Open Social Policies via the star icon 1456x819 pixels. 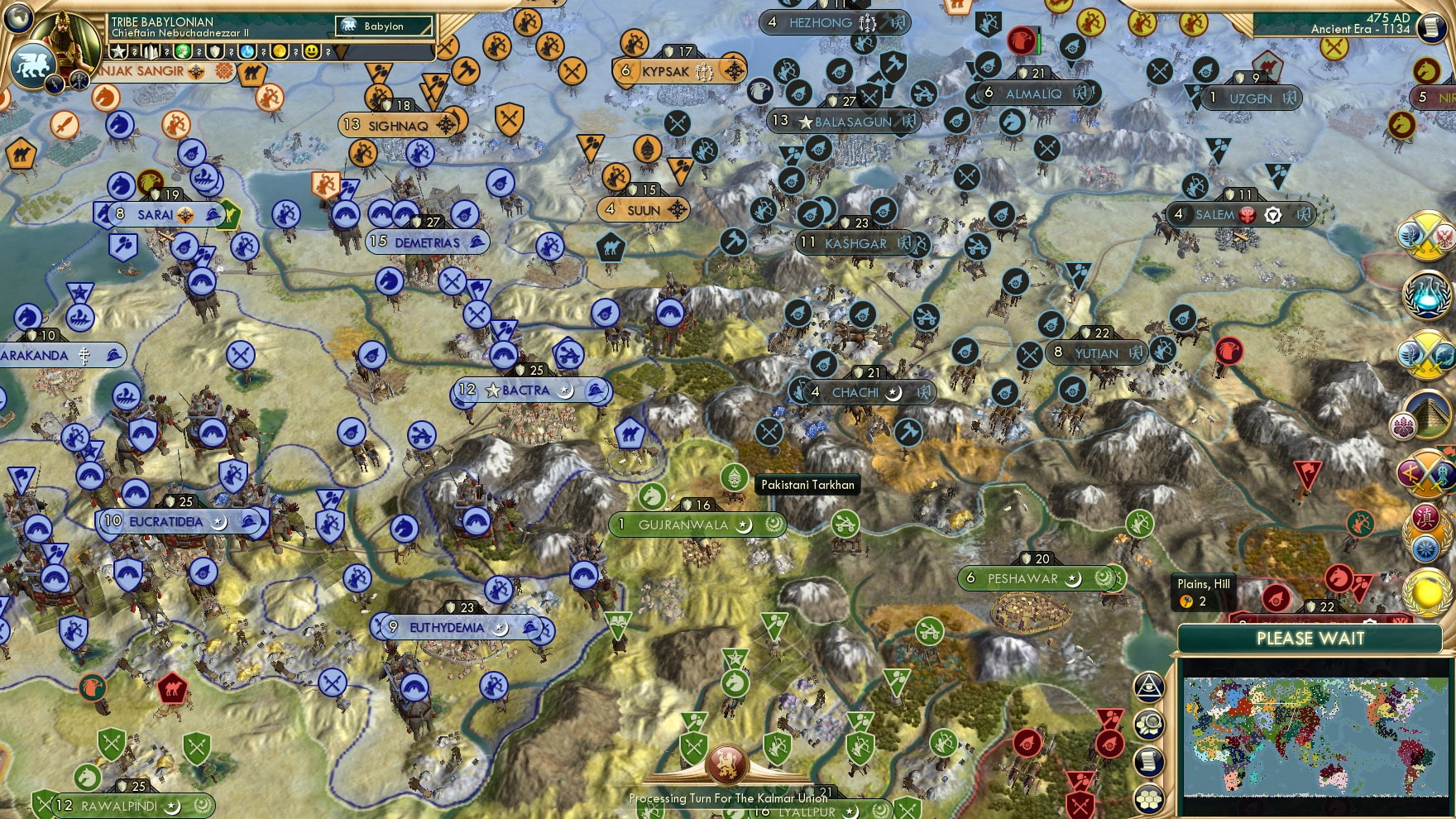pos(118,51)
